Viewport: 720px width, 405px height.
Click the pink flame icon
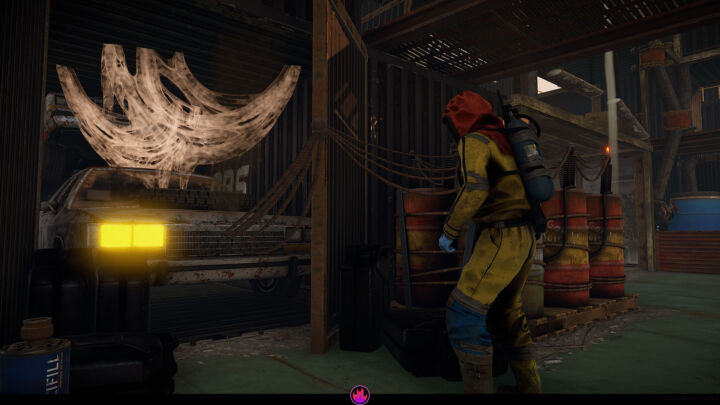[360, 395]
